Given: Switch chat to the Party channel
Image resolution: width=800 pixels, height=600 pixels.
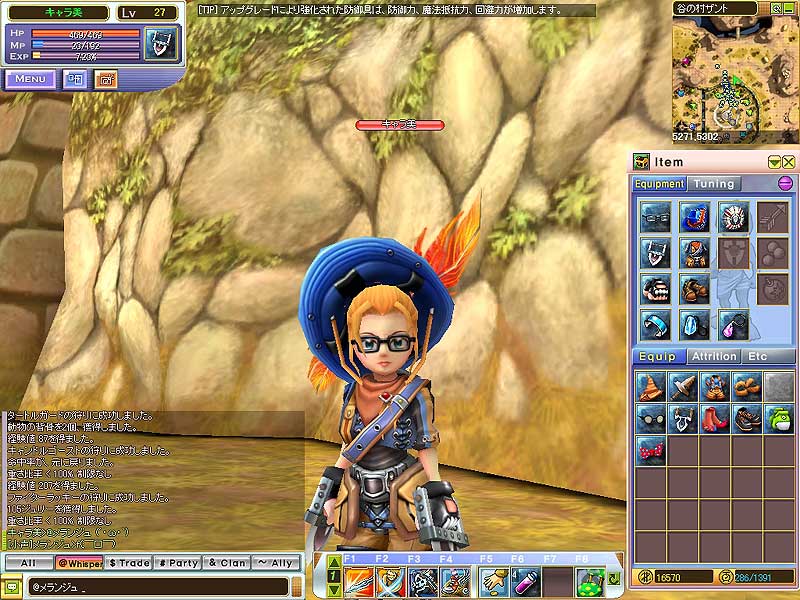Looking at the screenshot, I should pyautogui.click(x=178, y=563).
